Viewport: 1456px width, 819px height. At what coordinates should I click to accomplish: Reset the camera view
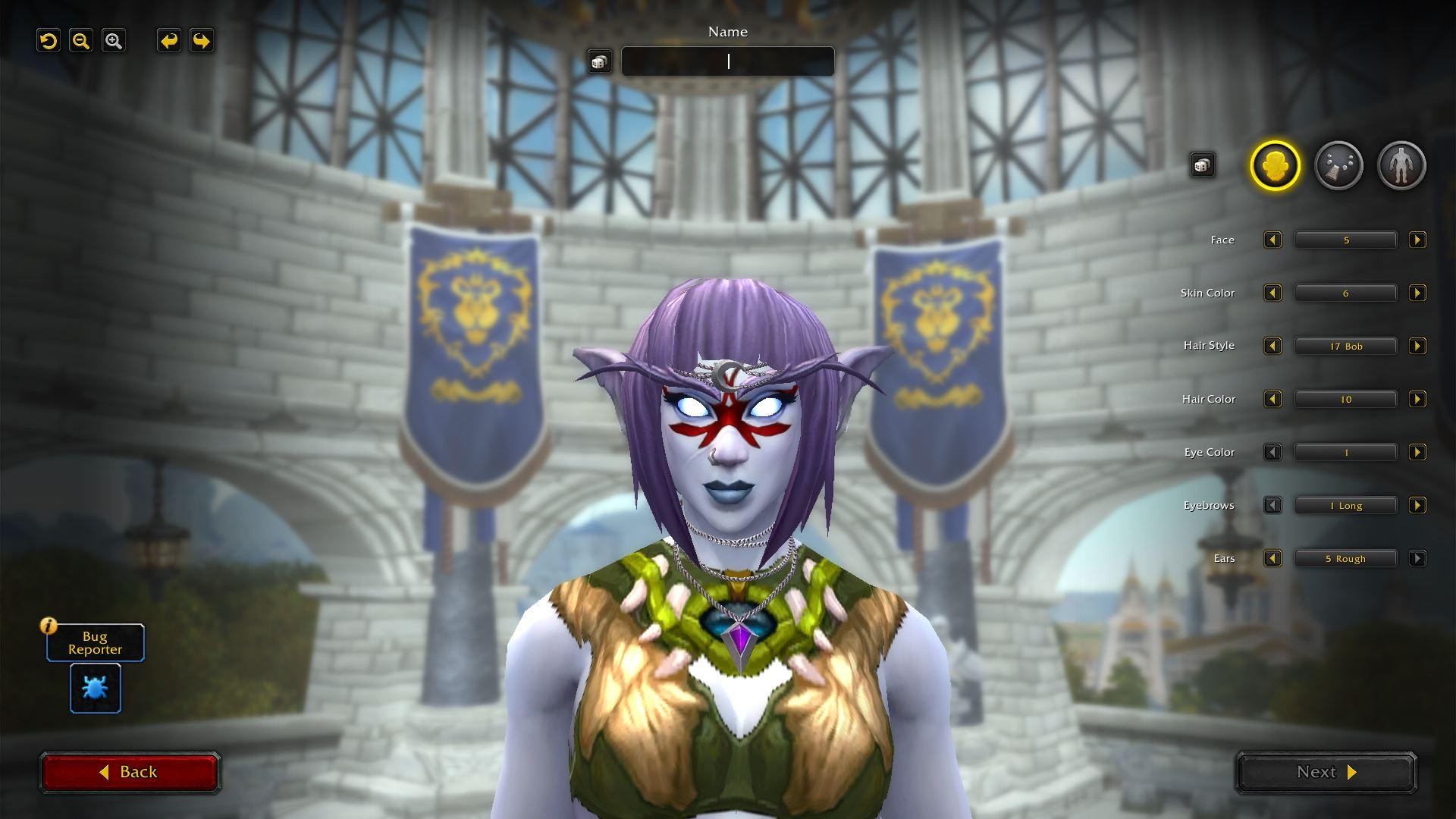(x=49, y=41)
